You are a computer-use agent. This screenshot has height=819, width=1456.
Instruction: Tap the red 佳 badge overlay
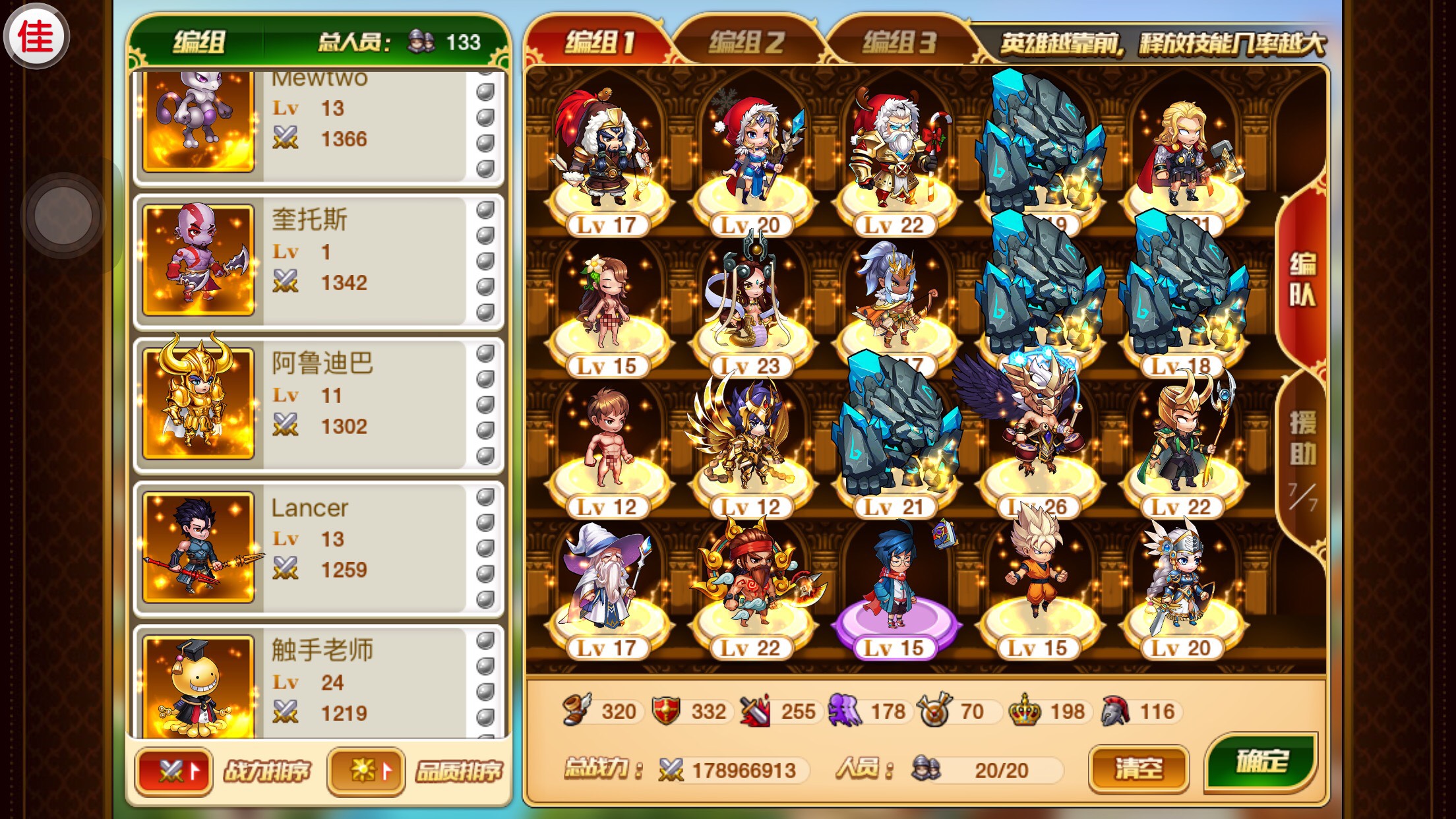pos(36,36)
